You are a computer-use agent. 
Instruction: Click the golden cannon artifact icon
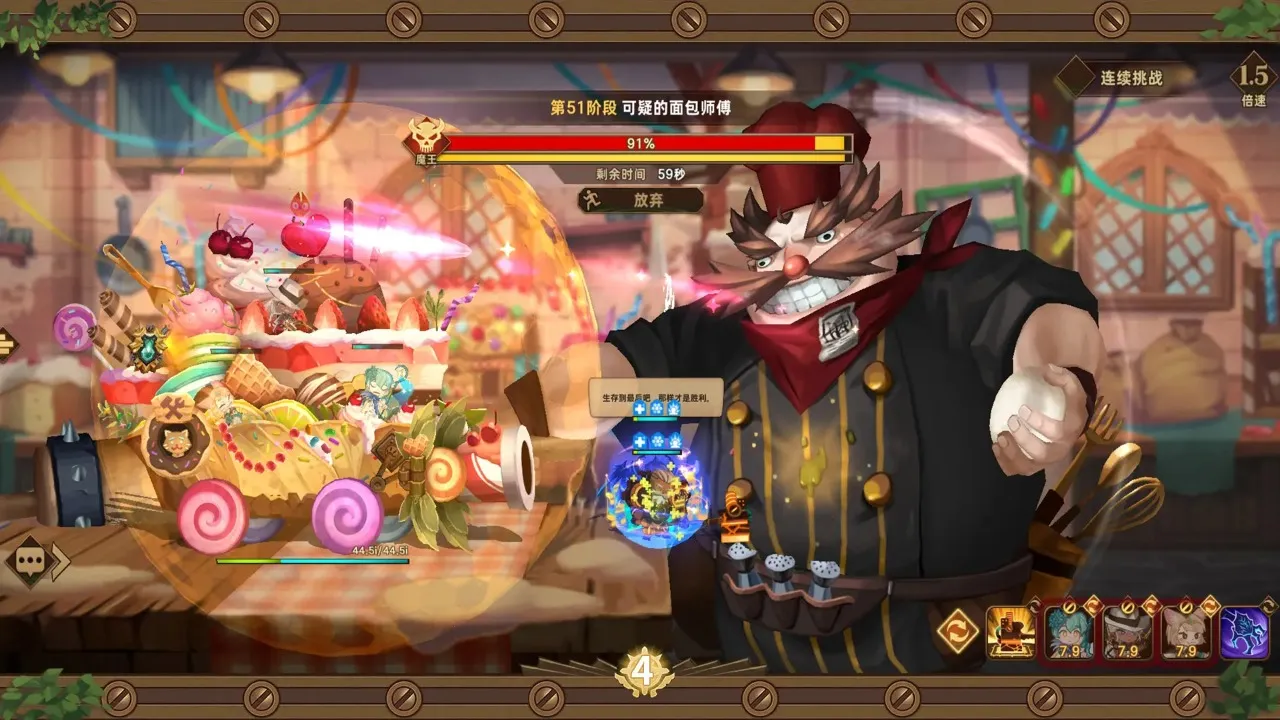(1009, 632)
